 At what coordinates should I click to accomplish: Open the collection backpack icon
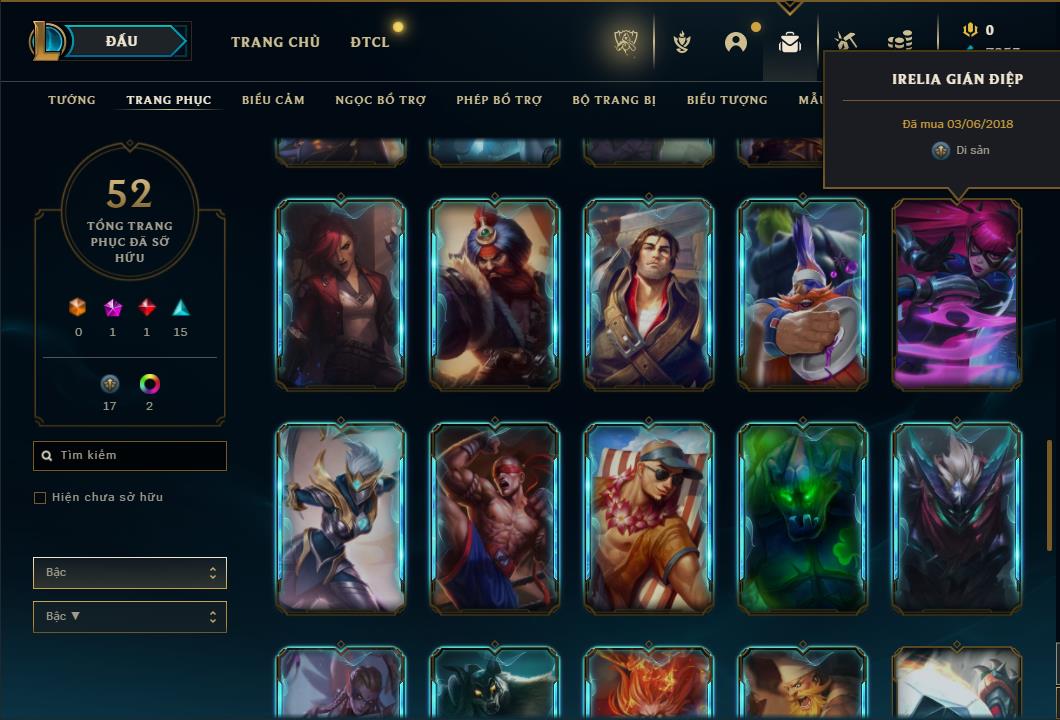tap(790, 42)
